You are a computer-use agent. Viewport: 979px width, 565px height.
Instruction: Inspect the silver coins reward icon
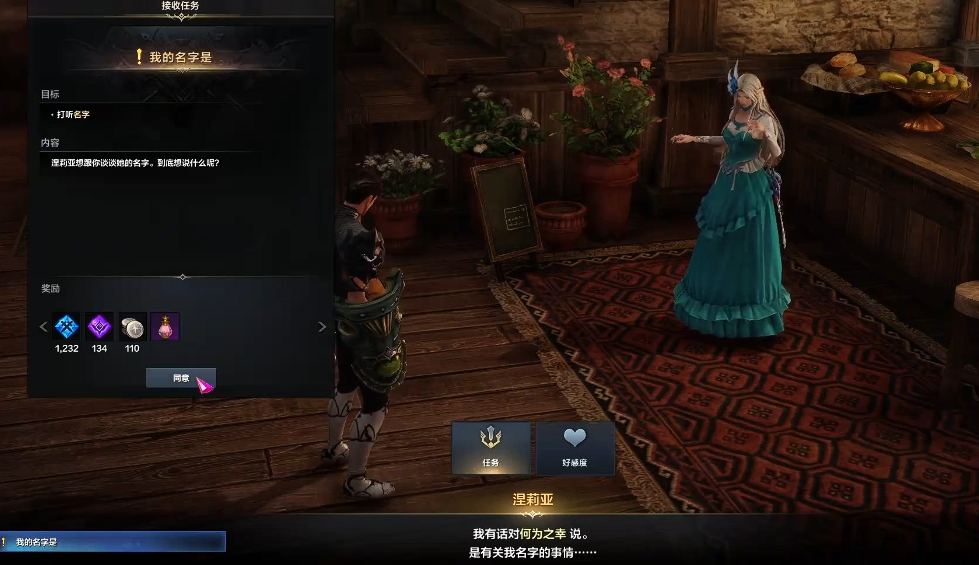(132, 326)
